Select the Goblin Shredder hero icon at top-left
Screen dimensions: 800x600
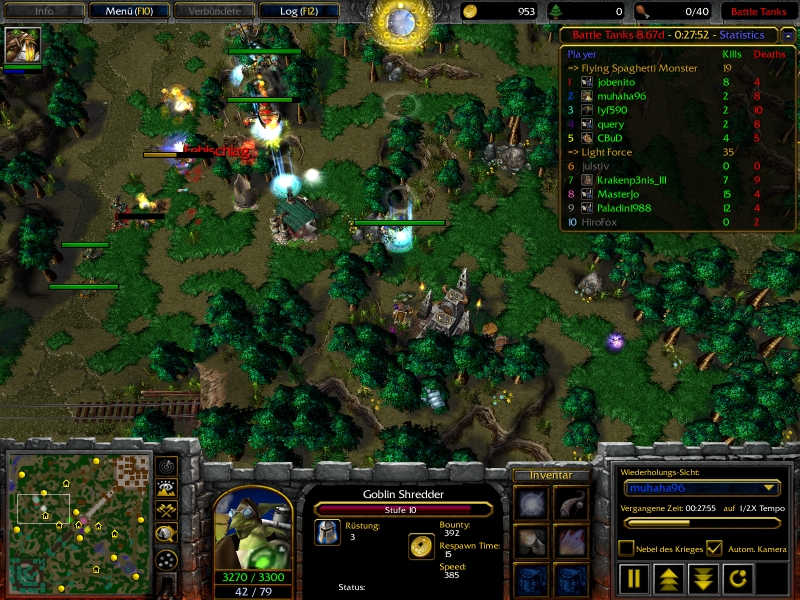(x=16, y=45)
